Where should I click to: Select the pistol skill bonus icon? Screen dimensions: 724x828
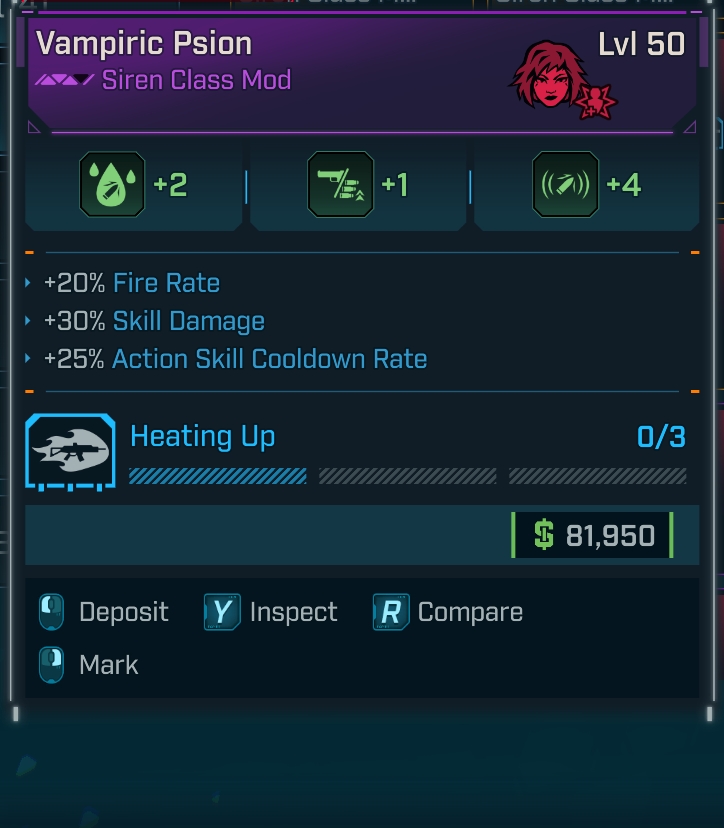point(340,185)
